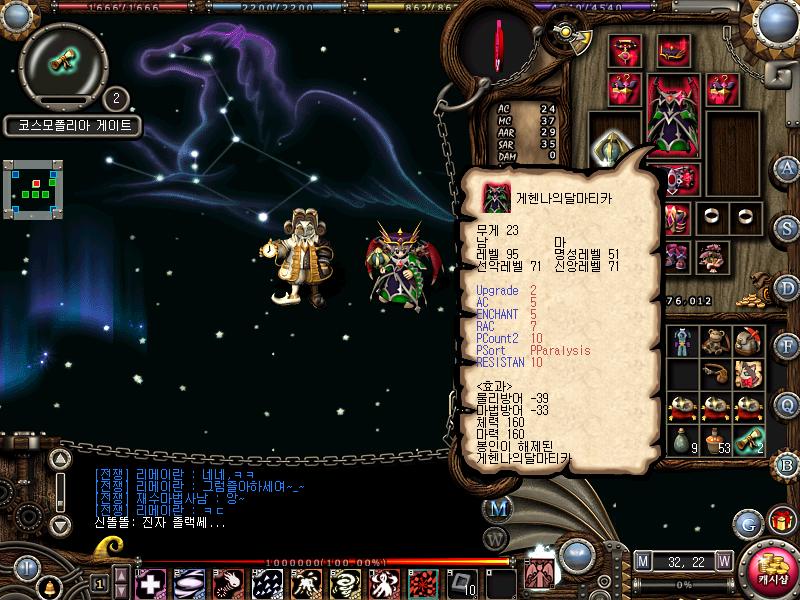Click the round M button near chat
Viewport: 800px width, 600px height.
[x=497, y=507]
